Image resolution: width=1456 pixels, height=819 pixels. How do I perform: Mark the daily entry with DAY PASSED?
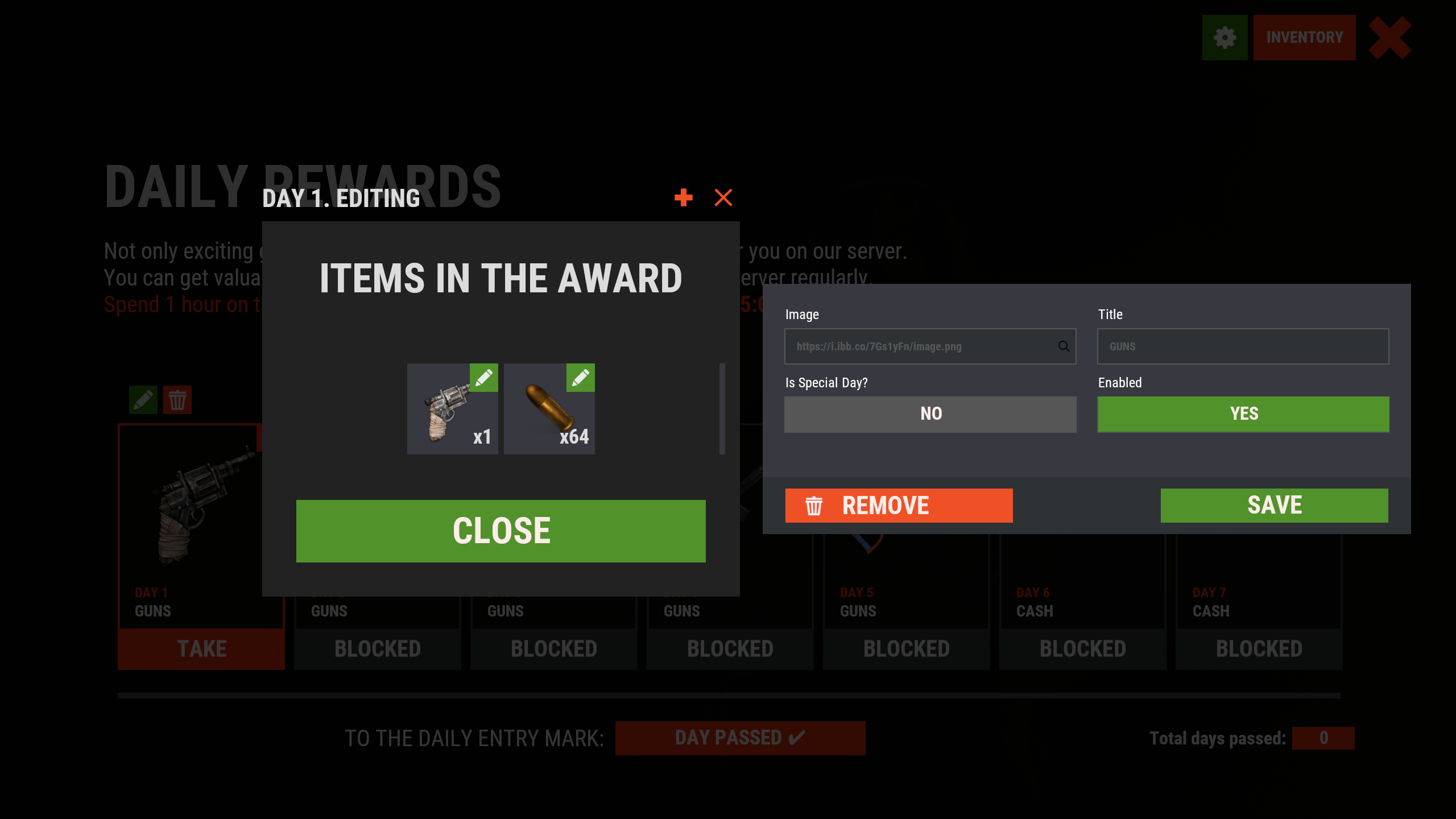tap(740, 738)
